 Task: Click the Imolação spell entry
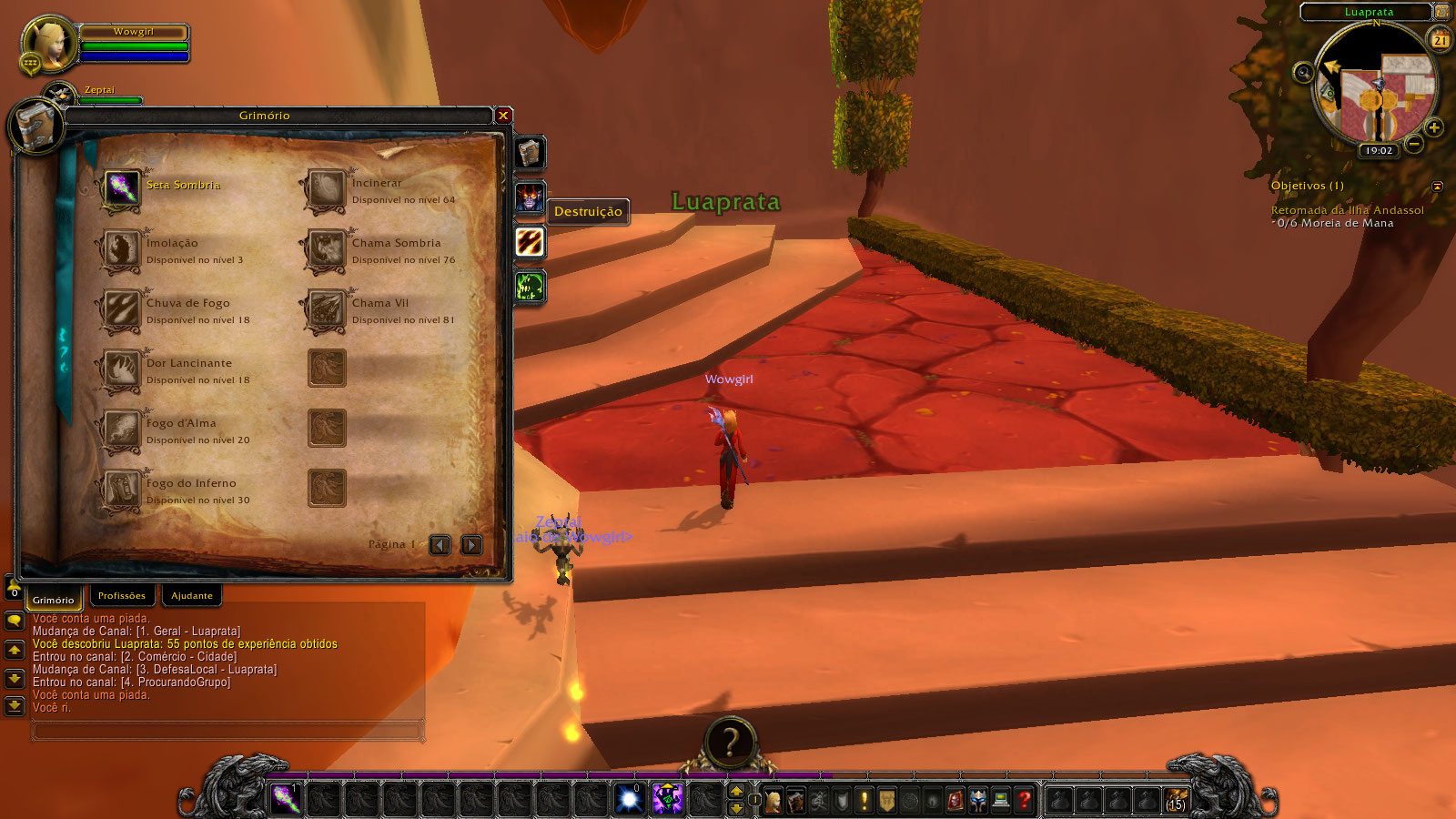point(121,250)
